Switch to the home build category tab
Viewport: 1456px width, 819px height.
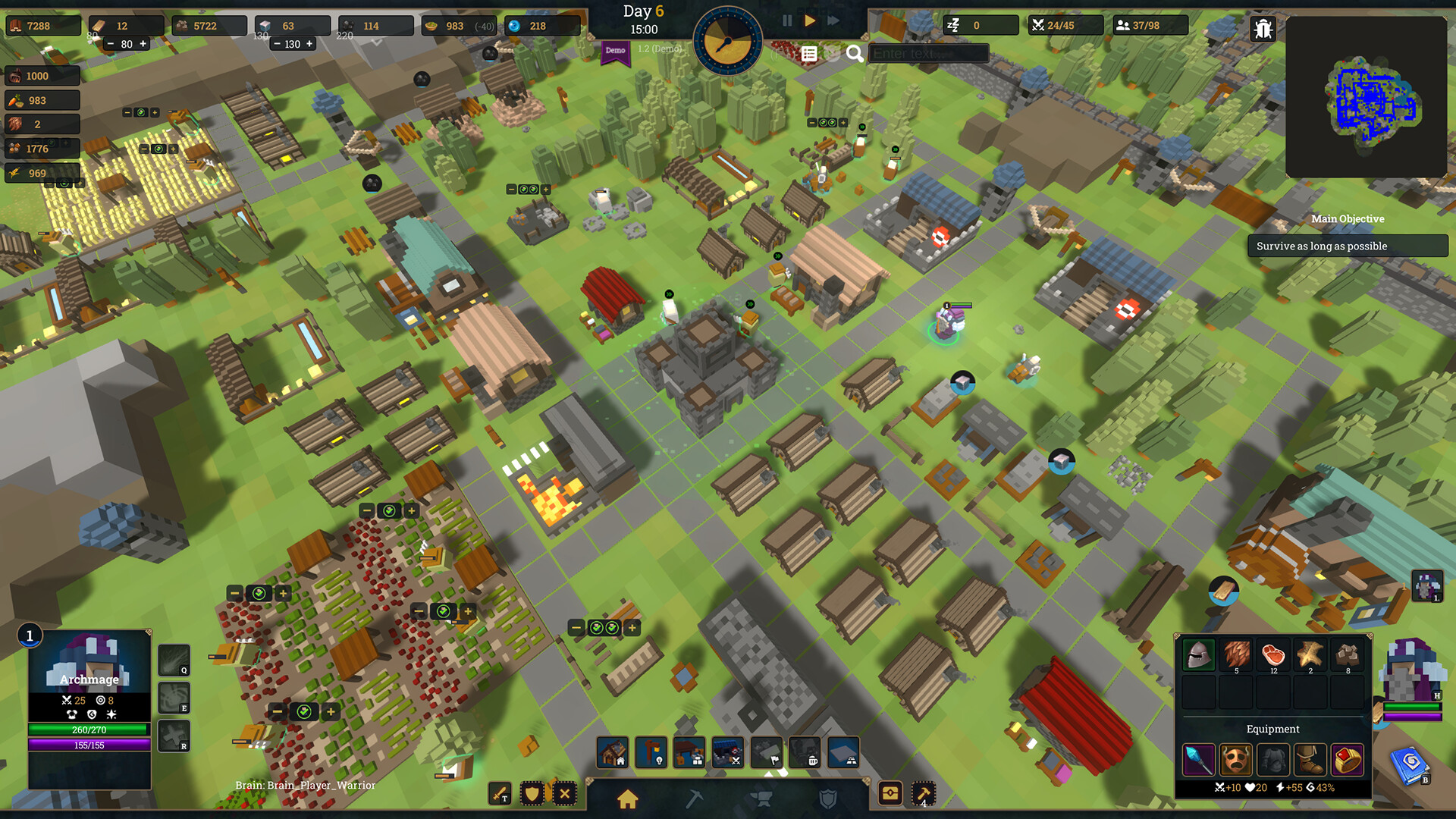pyautogui.click(x=627, y=799)
